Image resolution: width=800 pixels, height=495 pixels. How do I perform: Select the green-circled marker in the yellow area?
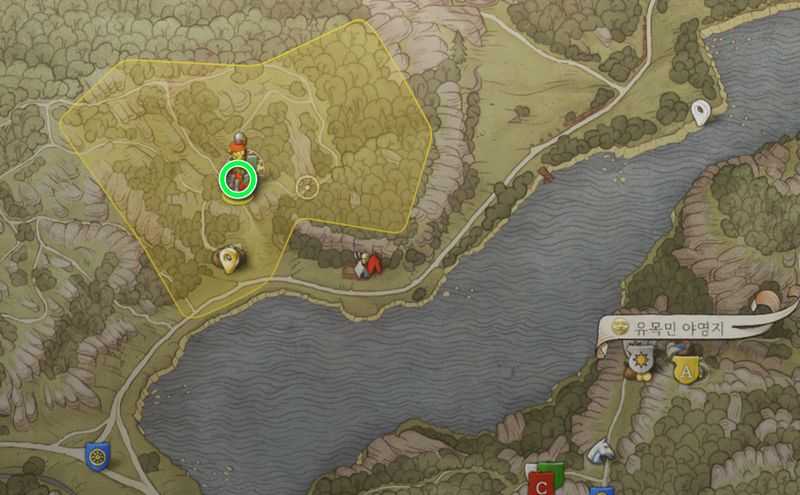238,179
